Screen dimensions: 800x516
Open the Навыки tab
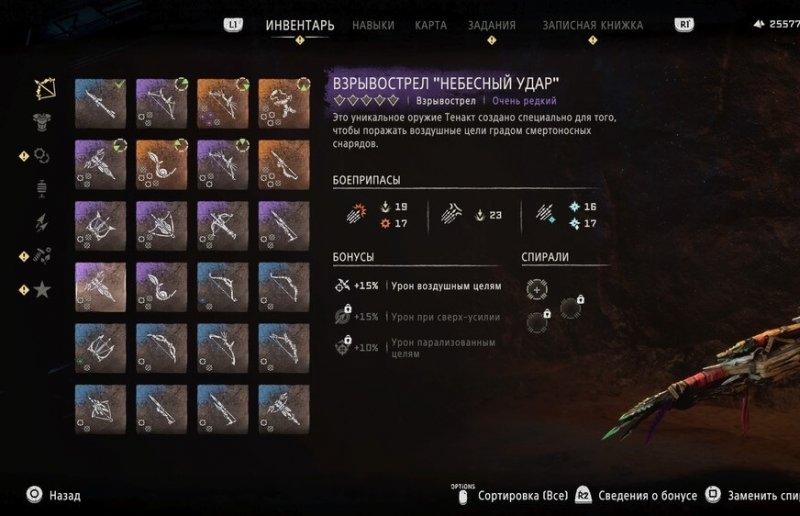coord(373,25)
